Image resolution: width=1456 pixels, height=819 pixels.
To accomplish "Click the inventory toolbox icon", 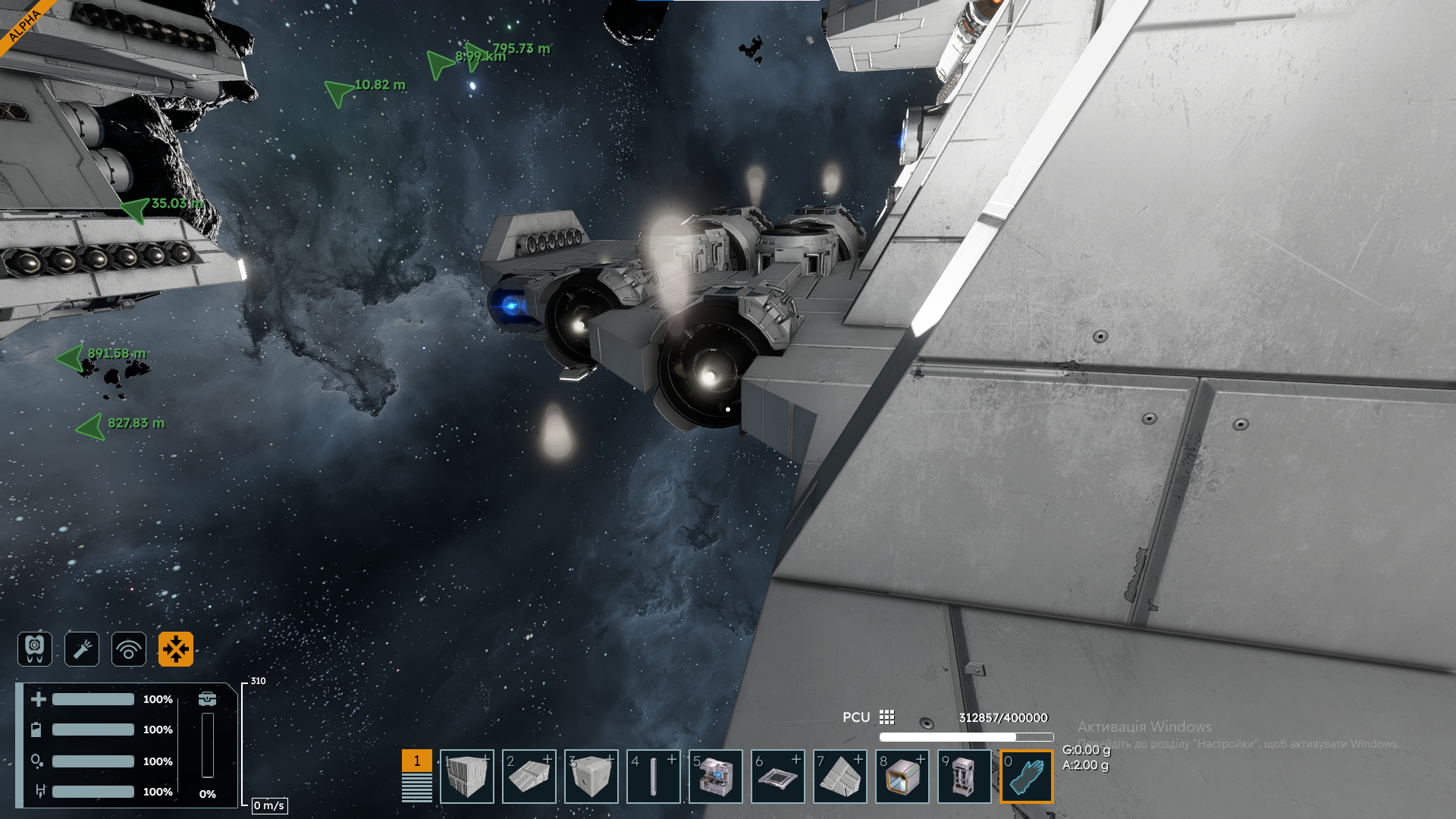I will coord(207,698).
